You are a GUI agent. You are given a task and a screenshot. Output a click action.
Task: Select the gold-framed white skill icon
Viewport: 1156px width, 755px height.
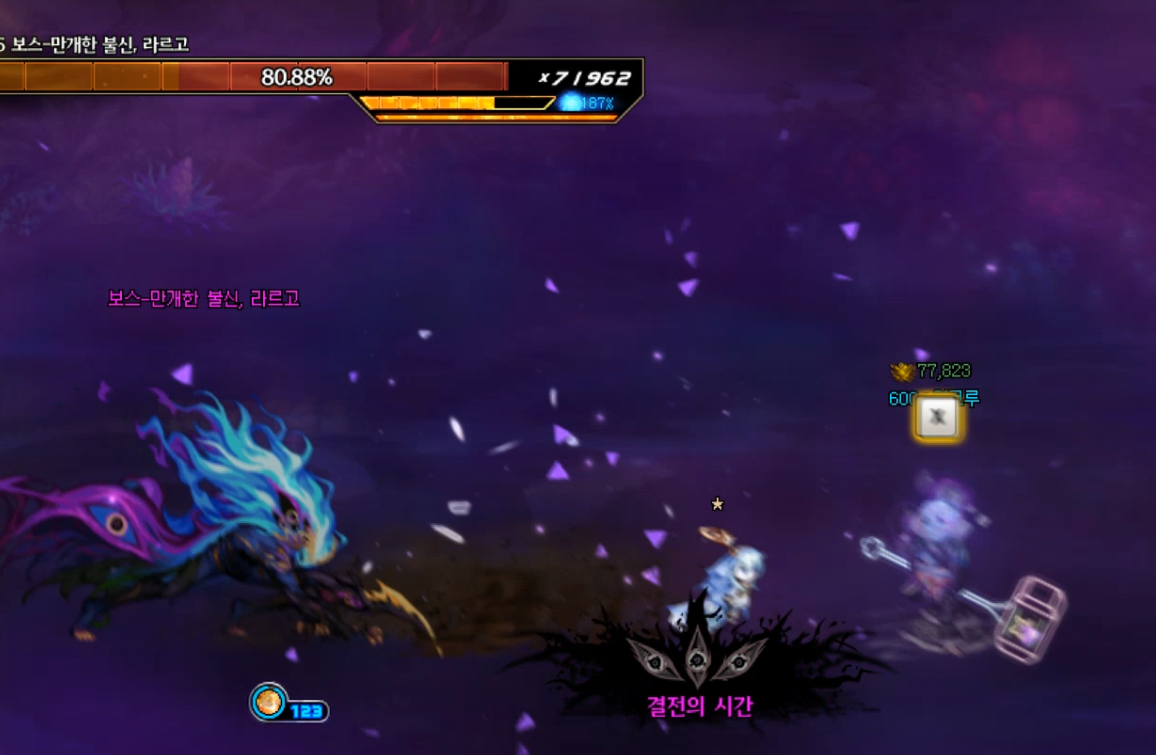pos(937,418)
